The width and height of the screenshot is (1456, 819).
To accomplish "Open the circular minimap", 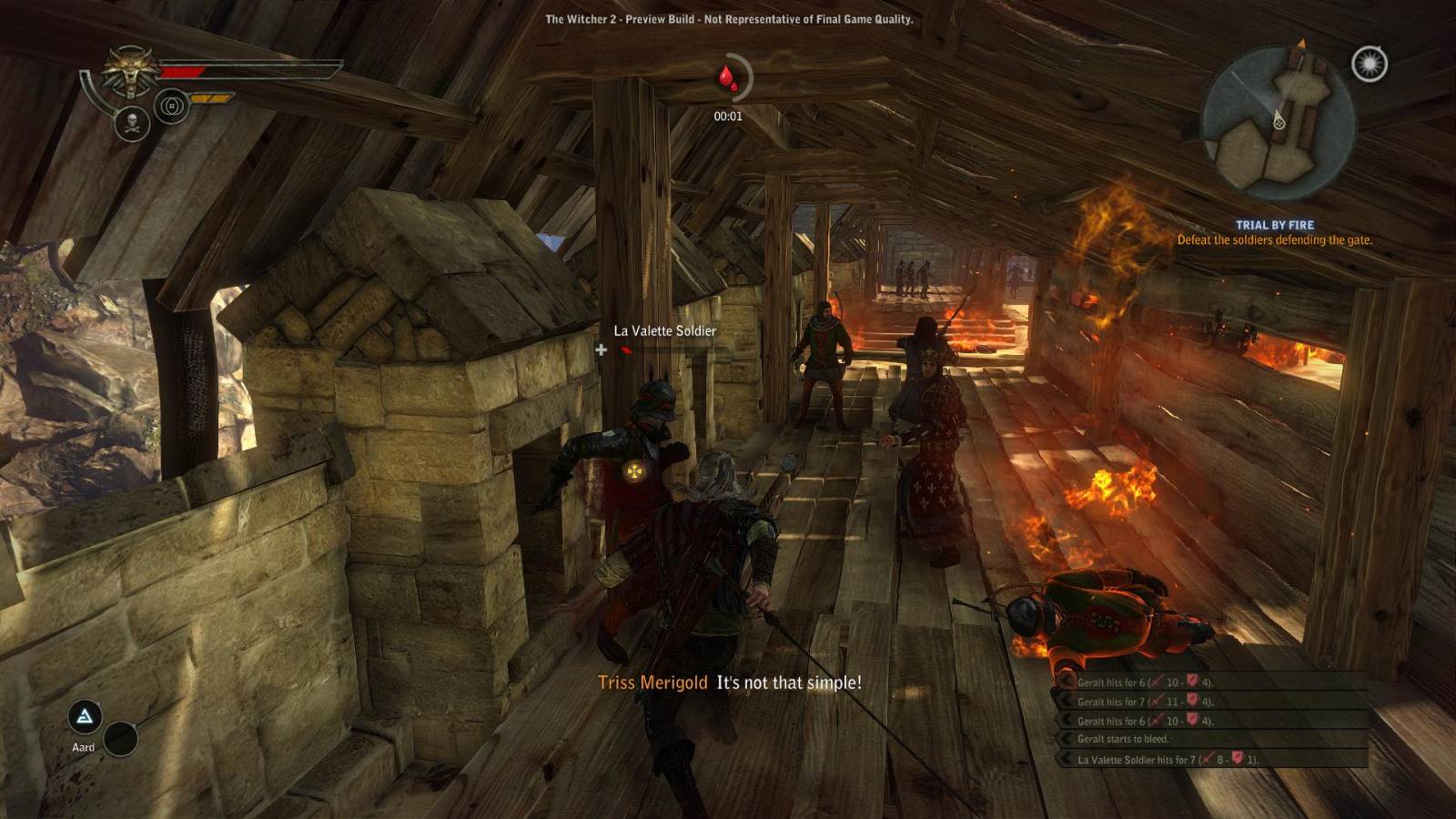I will [x=1278, y=123].
